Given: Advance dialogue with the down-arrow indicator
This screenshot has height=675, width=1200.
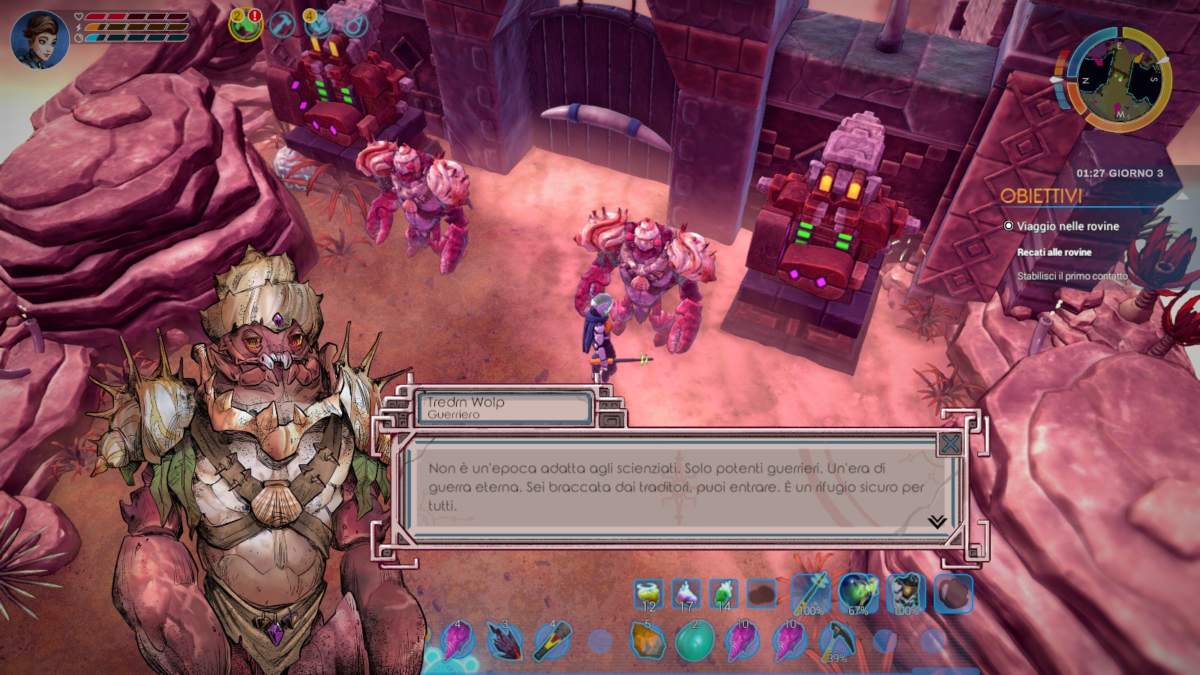Looking at the screenshot, I should (x=937, y=521).
